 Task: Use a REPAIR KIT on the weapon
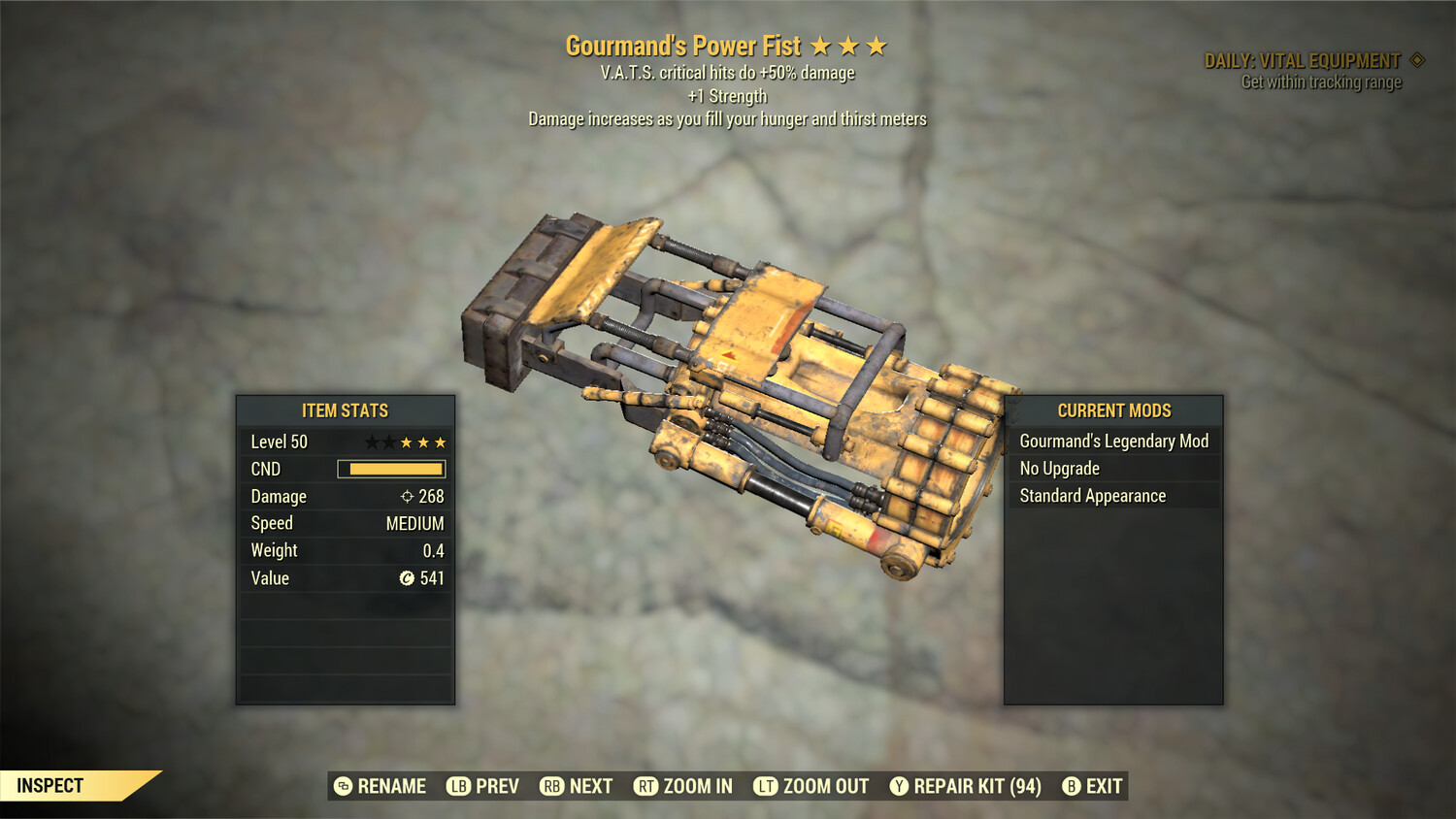(x=966, y=786)
